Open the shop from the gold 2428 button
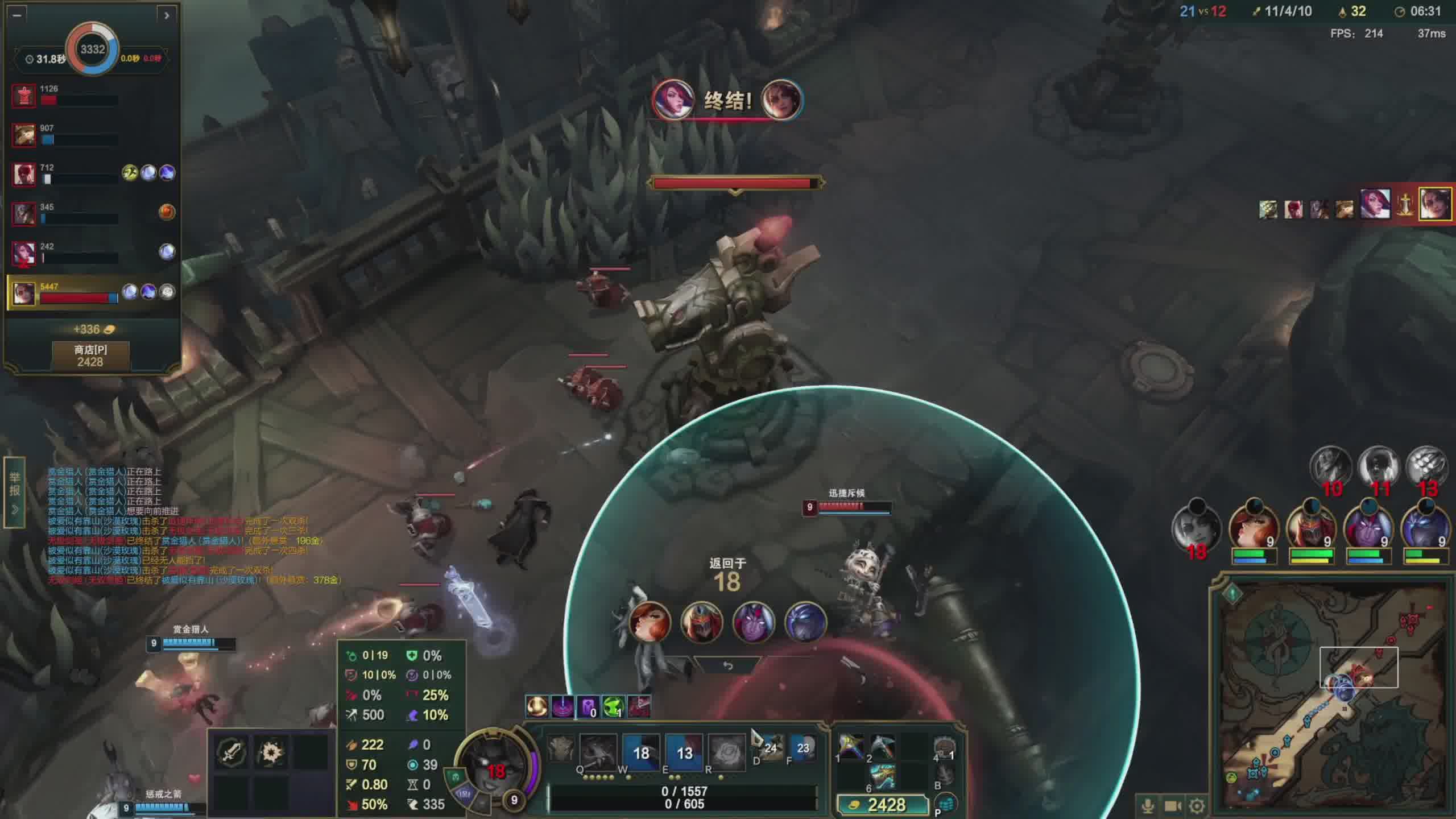 pyautogui.click(x=879, y=805)
